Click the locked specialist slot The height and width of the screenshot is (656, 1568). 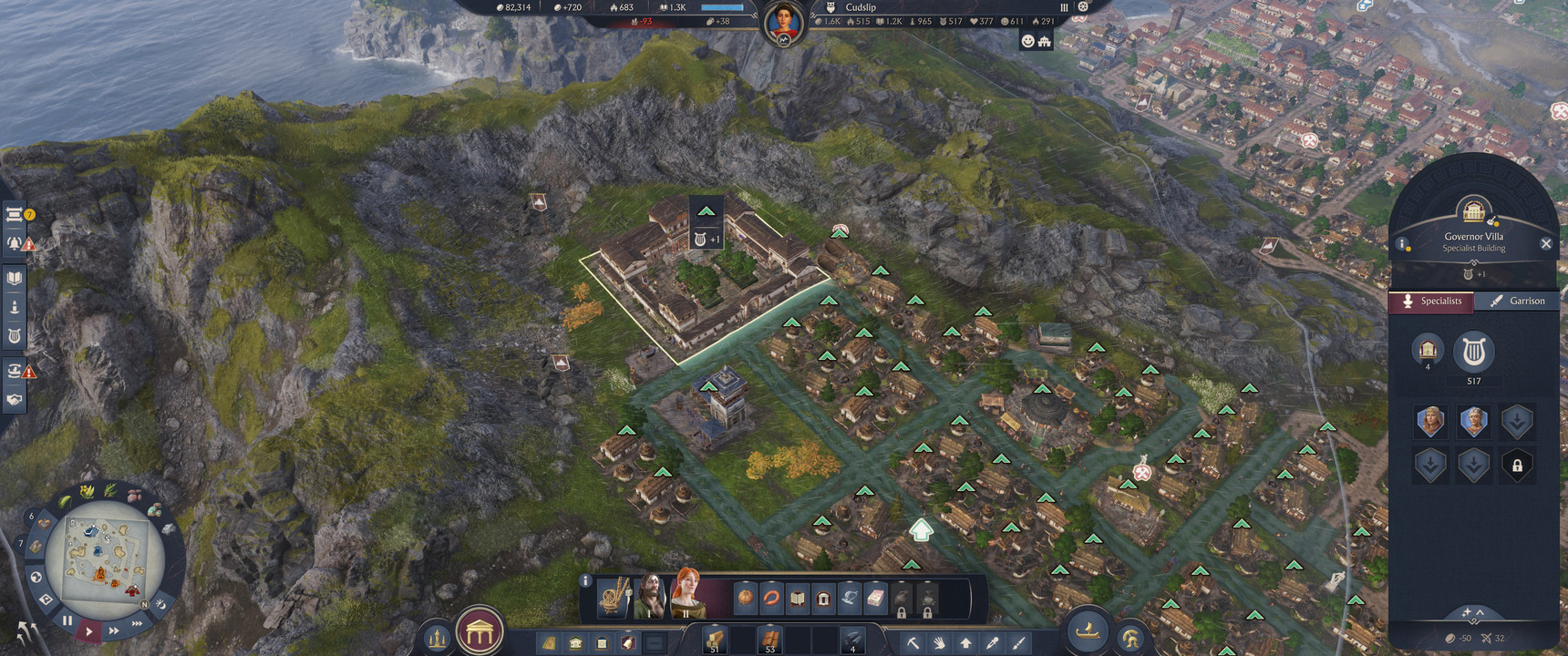[x=1517, y=466]
